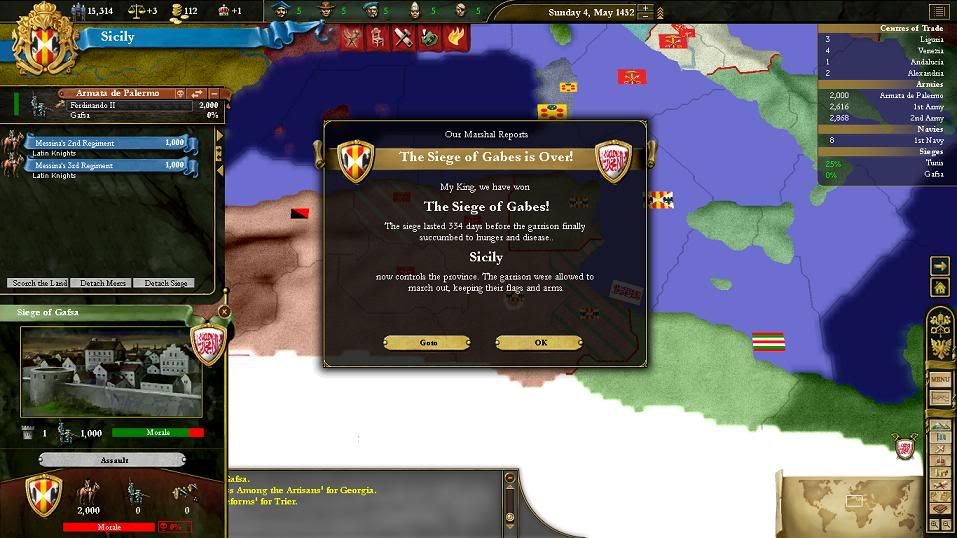
Task: Open the MENU button on the sidebar
Action: coord(940,380)
